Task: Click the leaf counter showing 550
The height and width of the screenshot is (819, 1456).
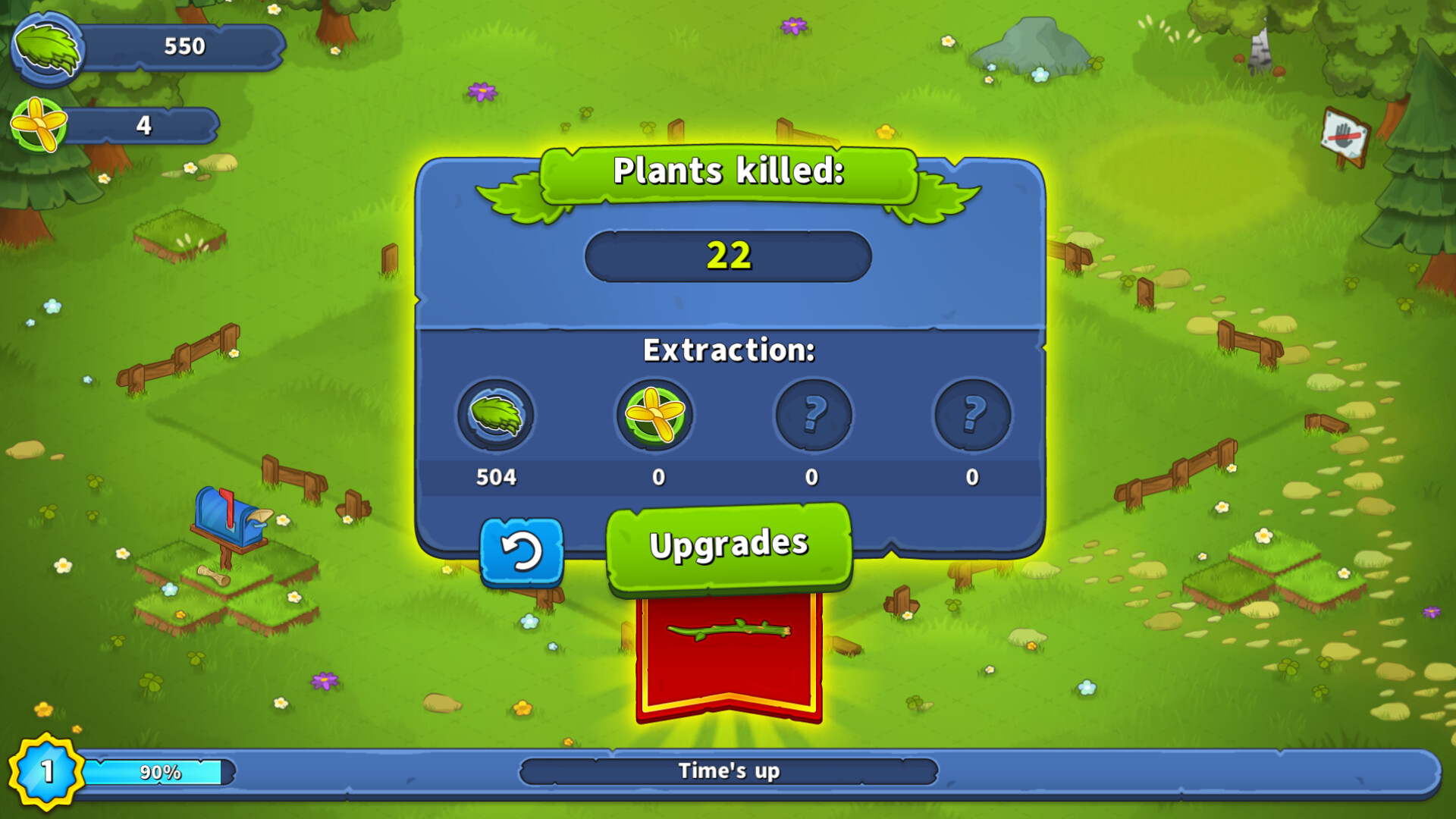Action: pyautogui.click(x=184, y=47)
